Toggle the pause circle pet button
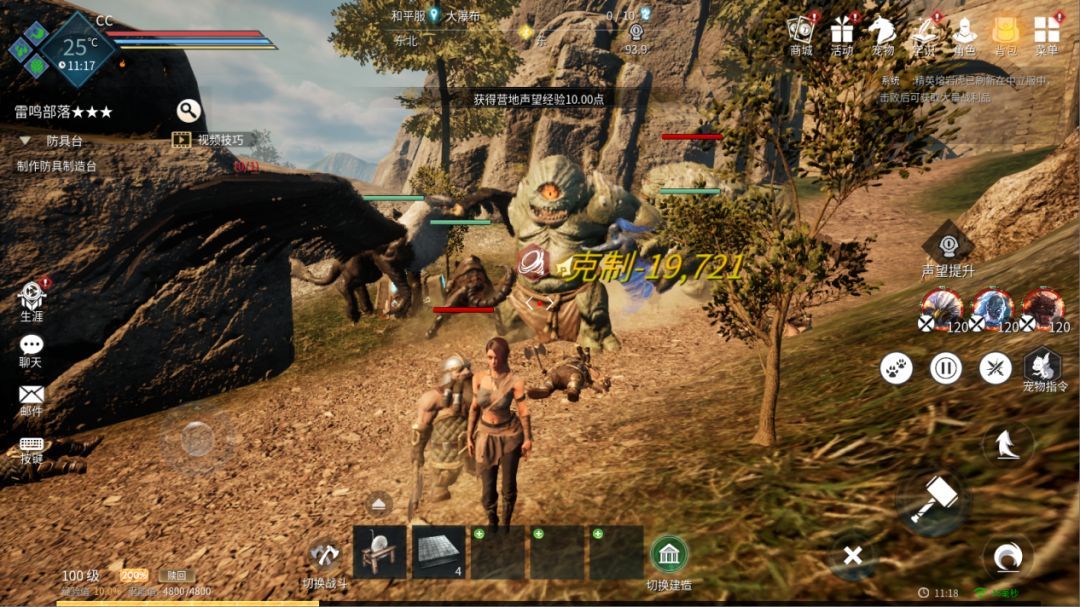The width and height of the screenshot is (1080, 607). [946, 368]
